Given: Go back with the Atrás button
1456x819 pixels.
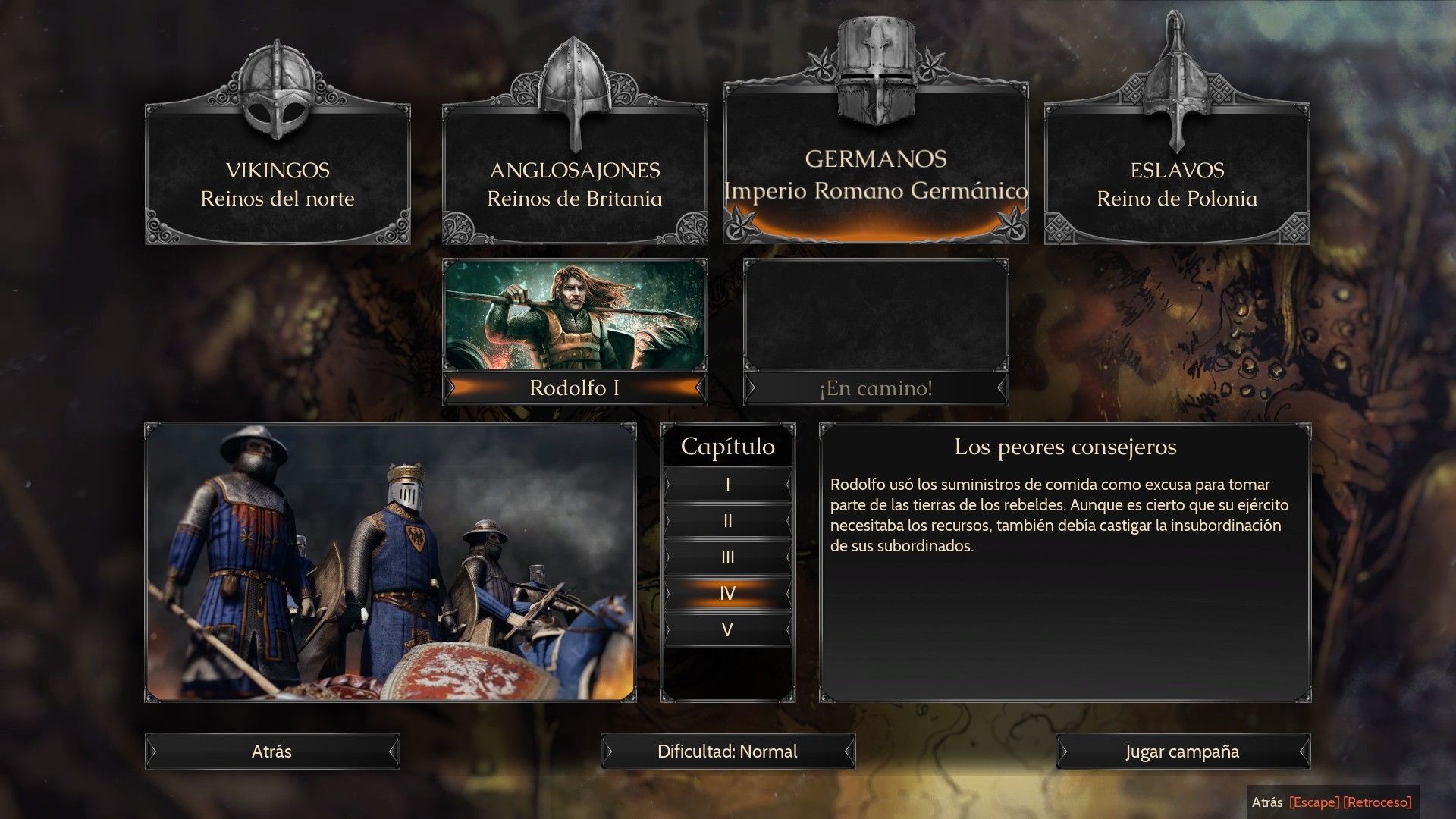Looking at the screenshot, I should point(272,752).
